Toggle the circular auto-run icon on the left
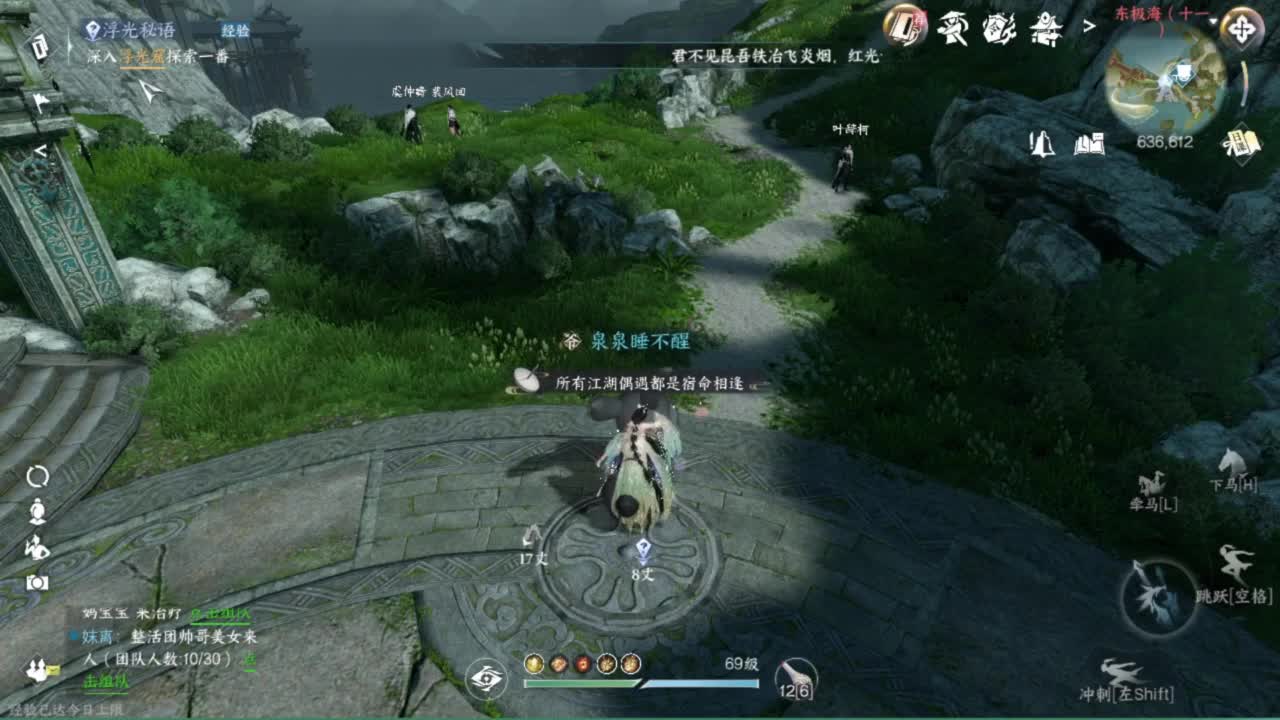Screen dimensions: 1280x720 point(37,475)
